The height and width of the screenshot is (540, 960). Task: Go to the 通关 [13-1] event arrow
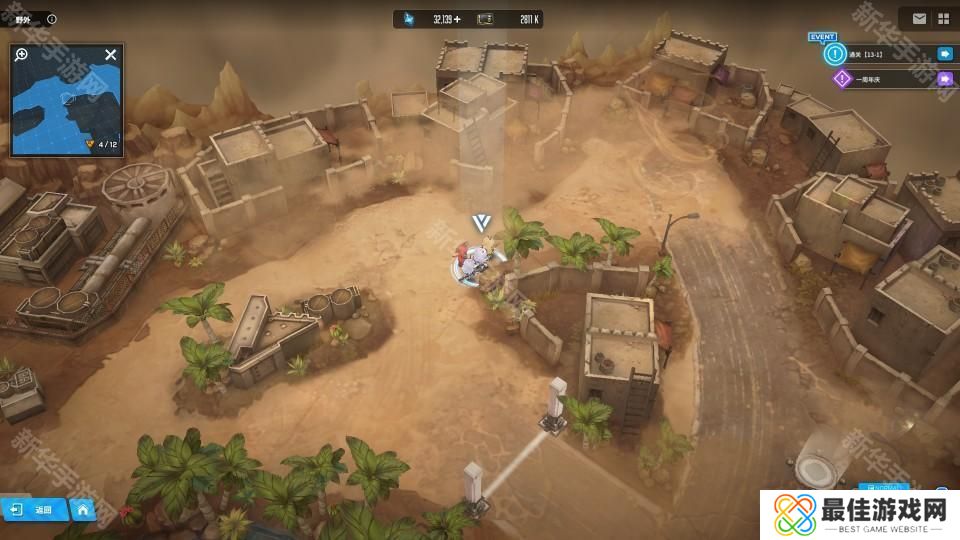[x=944, y=54]
